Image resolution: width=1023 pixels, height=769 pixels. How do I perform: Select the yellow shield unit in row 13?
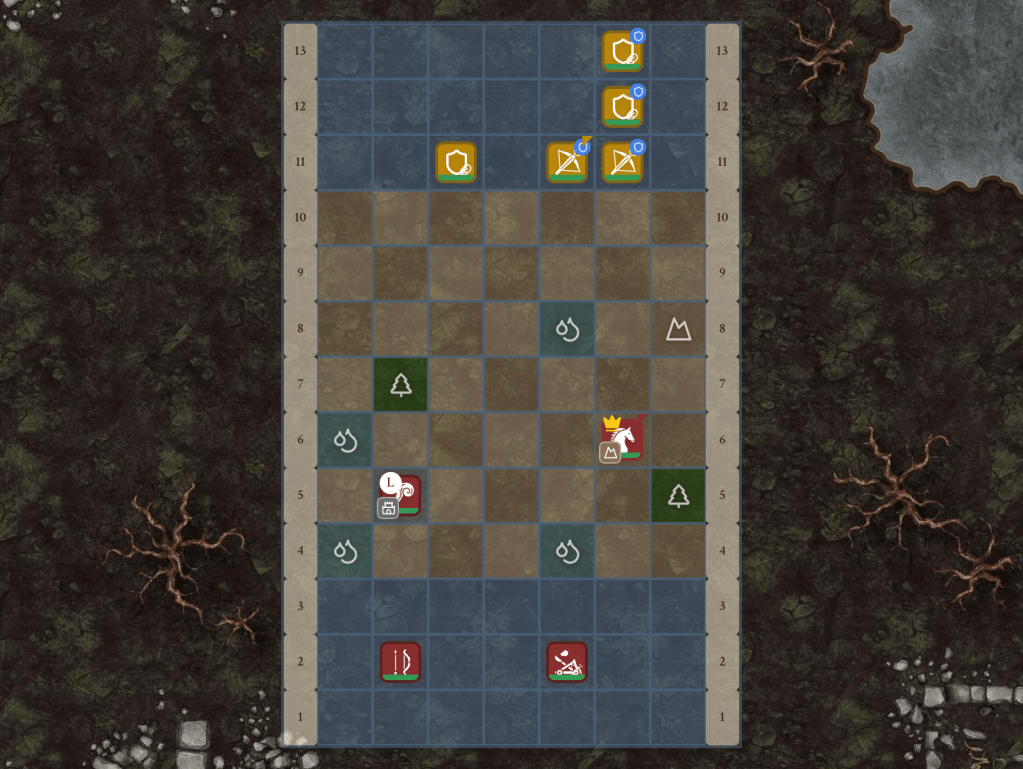(622, 51)
